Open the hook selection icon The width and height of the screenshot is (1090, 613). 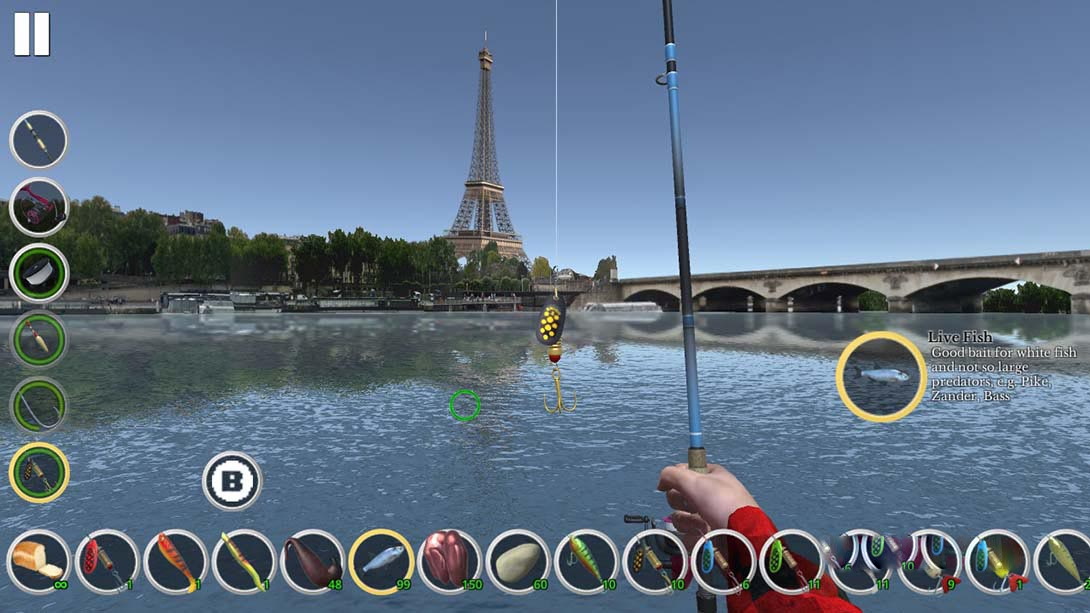[x=39, y=406]
